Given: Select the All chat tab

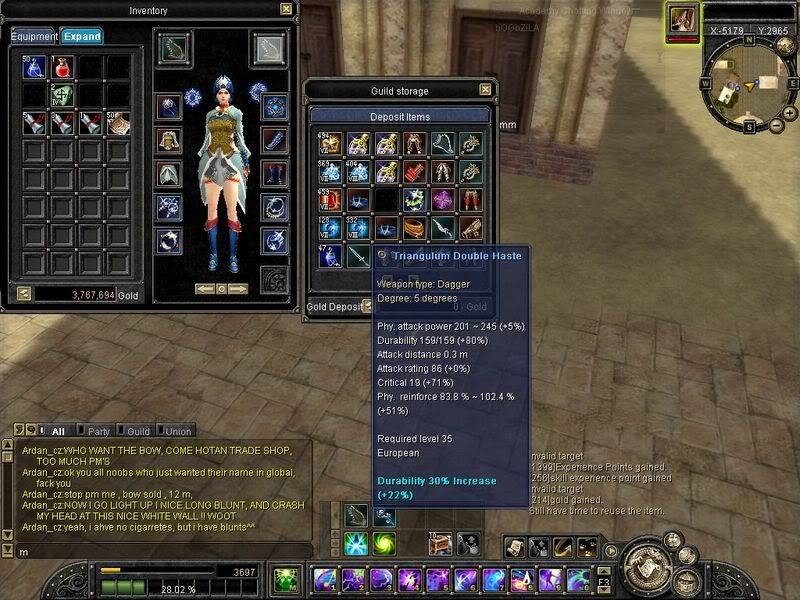Looking at the screenshot, I should [57, 431].
